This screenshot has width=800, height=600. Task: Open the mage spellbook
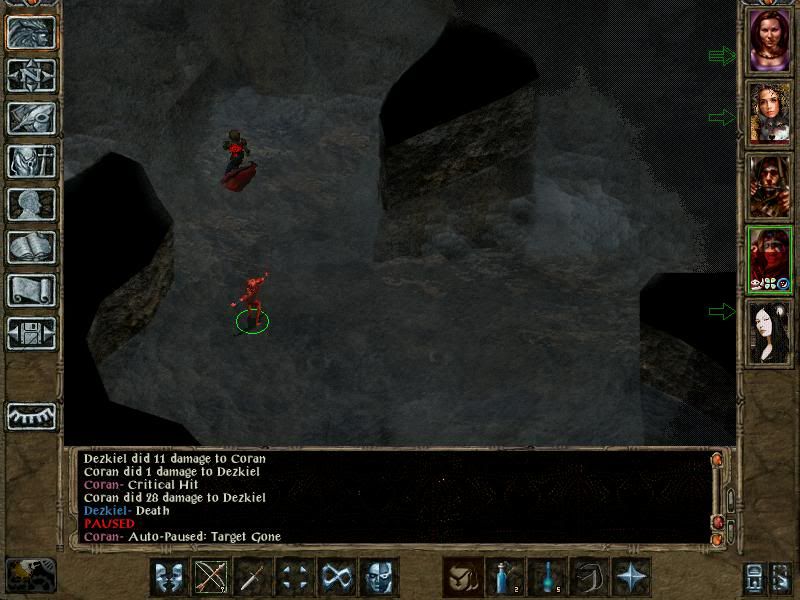(x=31, y=247)
